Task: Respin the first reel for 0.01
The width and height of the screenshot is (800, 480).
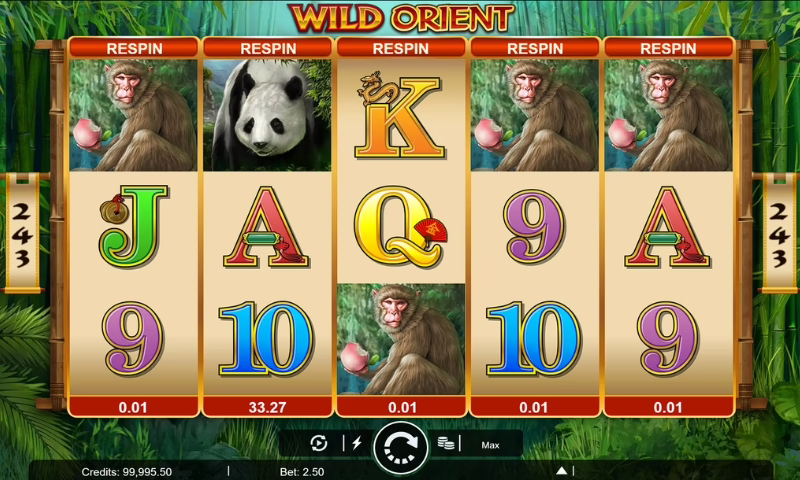Action: [x=133, y=407]
